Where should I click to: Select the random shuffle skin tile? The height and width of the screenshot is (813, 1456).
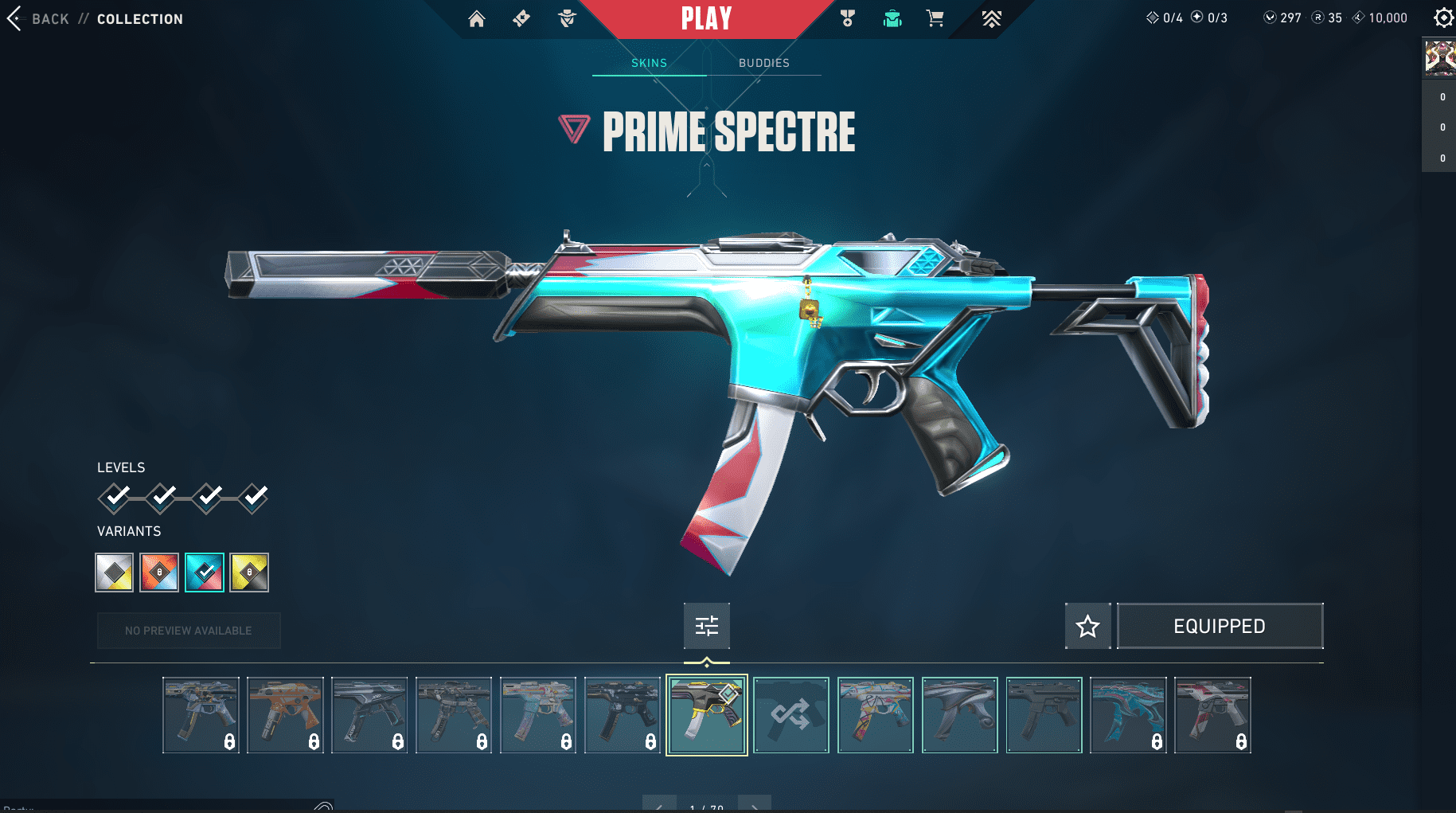pos(791,715)
